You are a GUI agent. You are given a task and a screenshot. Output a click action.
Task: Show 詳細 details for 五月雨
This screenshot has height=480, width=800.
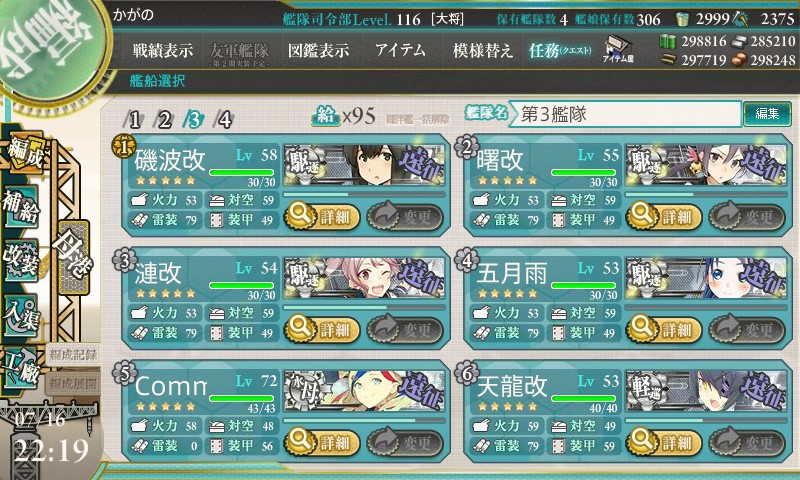[x=663, y=329]
